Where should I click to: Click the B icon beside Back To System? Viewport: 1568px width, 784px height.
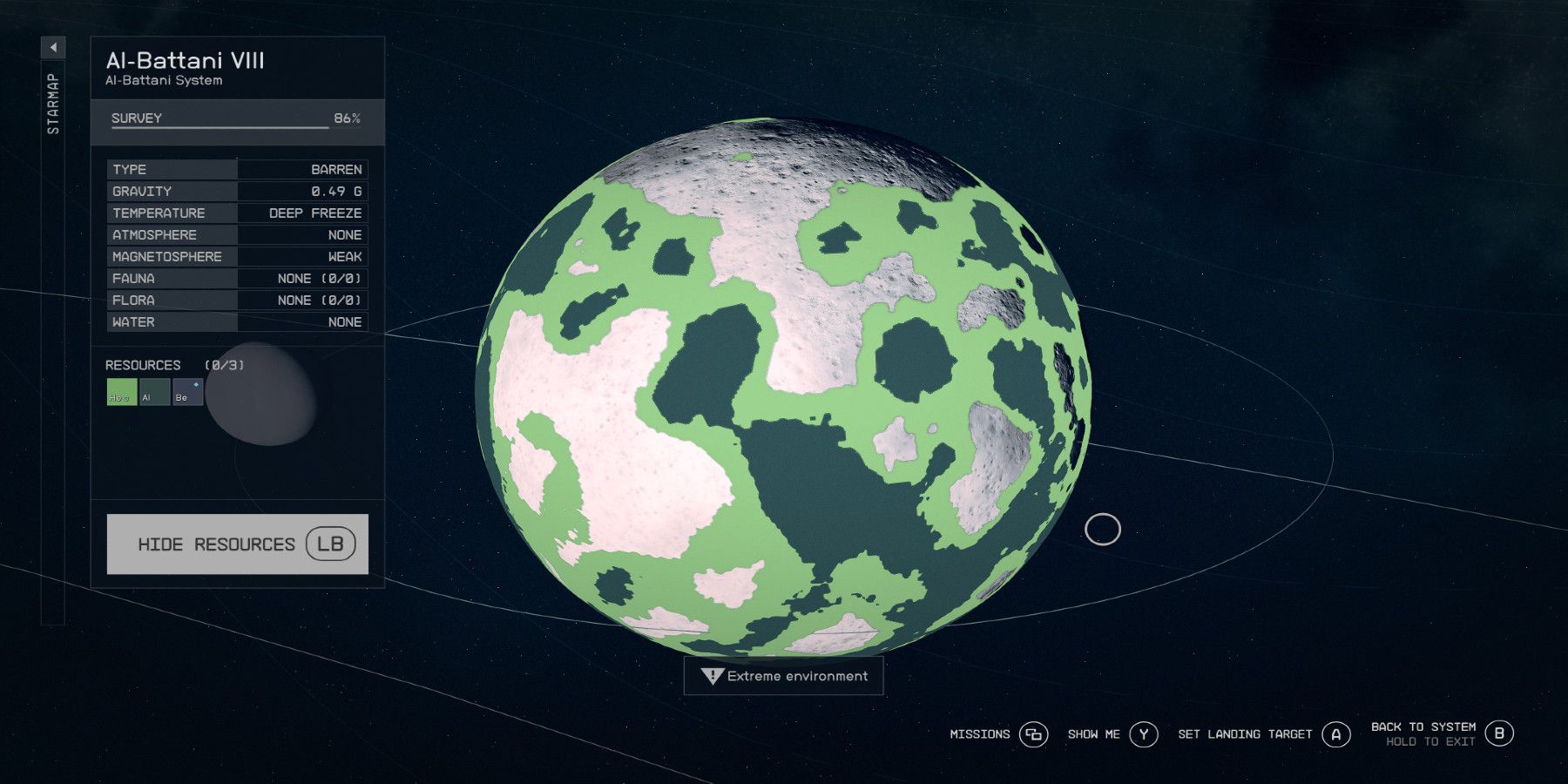pos(1500,733)
